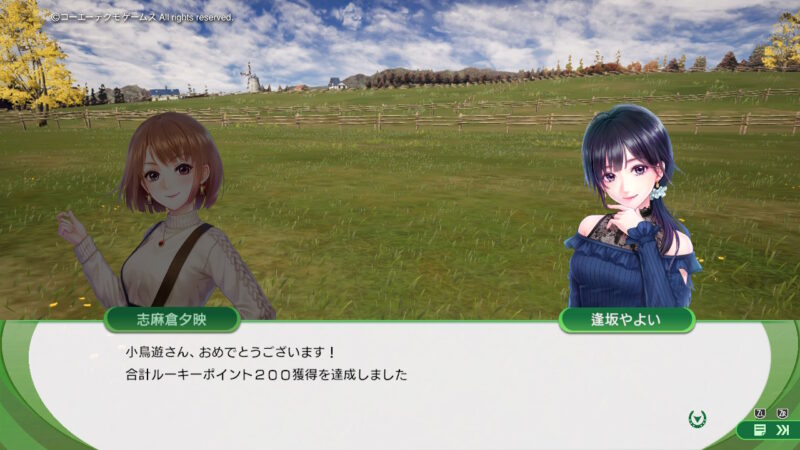Skip dialogue with the fast-forward icon
The image size is (800, 450).
pos(782,430)
